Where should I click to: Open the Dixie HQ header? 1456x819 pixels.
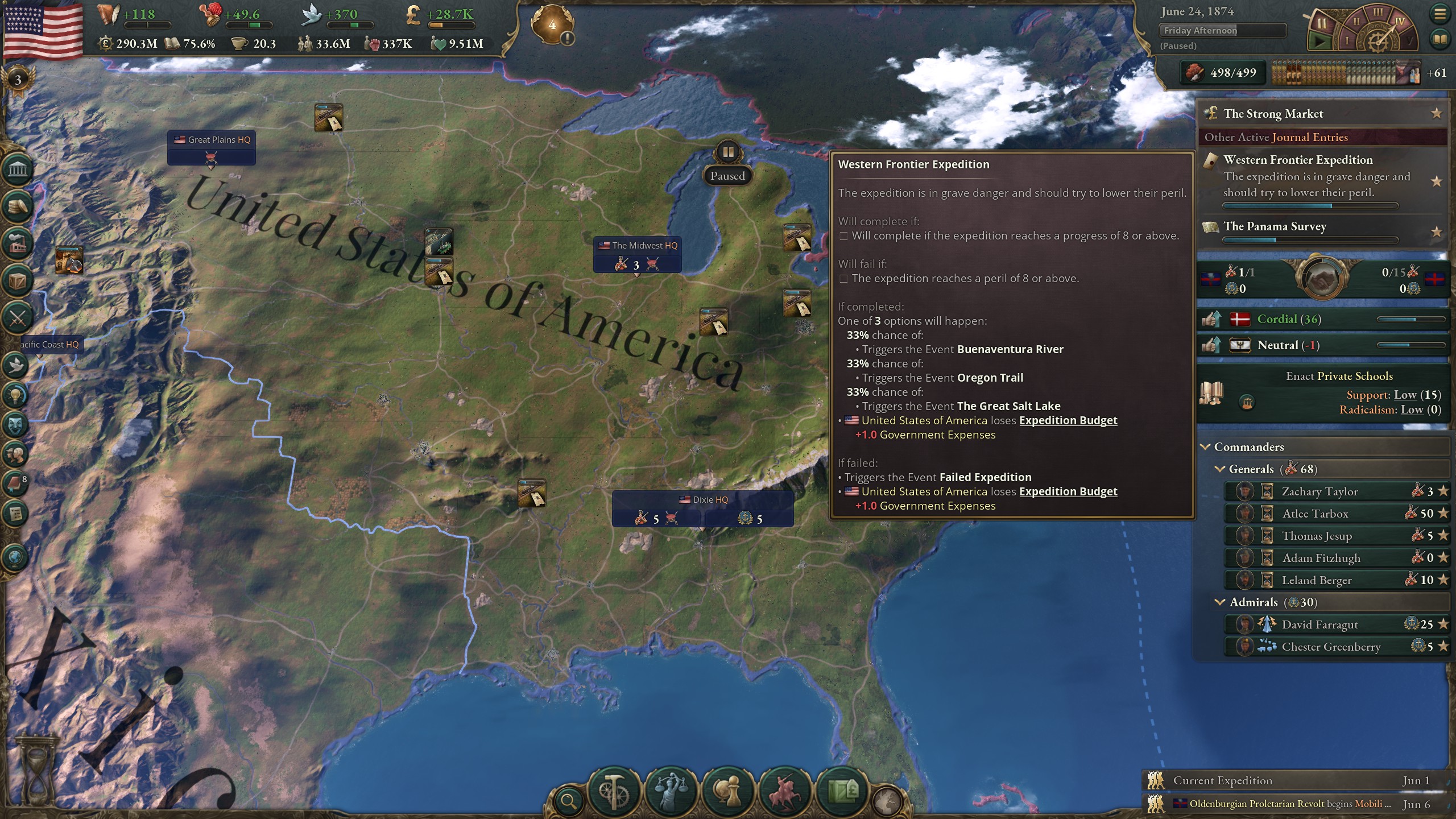705,500
